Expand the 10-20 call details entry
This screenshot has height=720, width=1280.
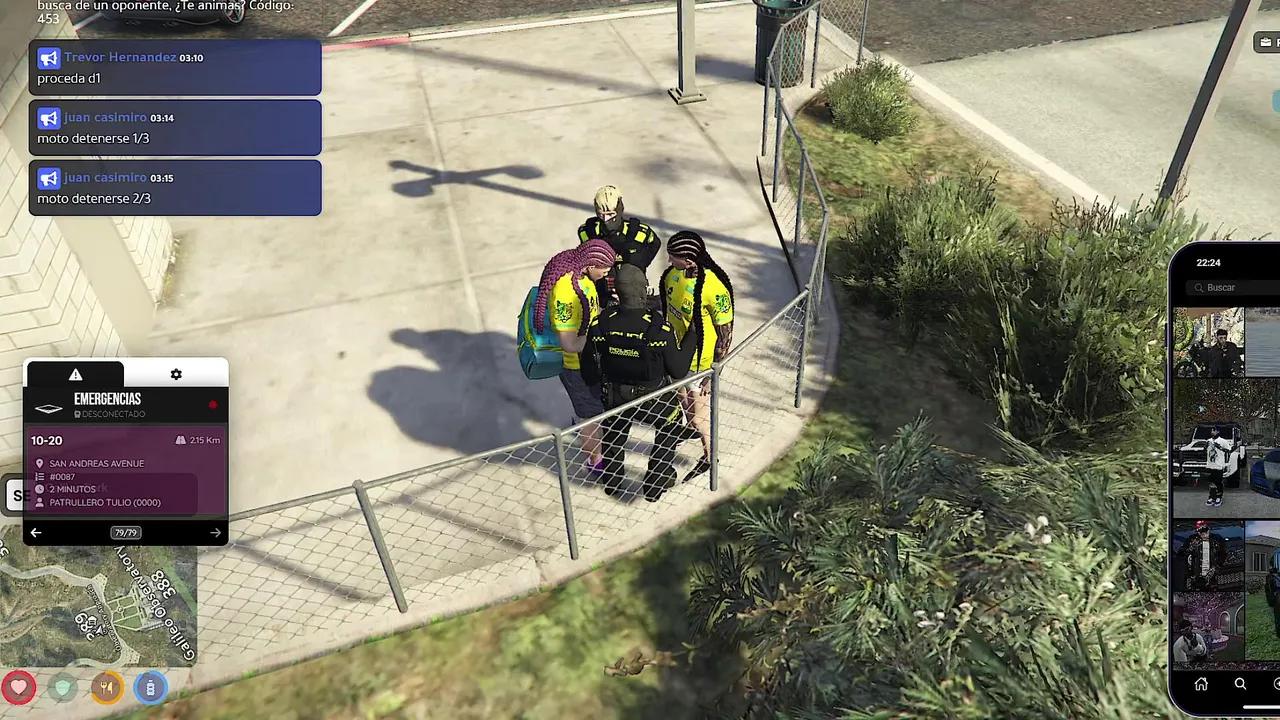click(x=46, y=440)
